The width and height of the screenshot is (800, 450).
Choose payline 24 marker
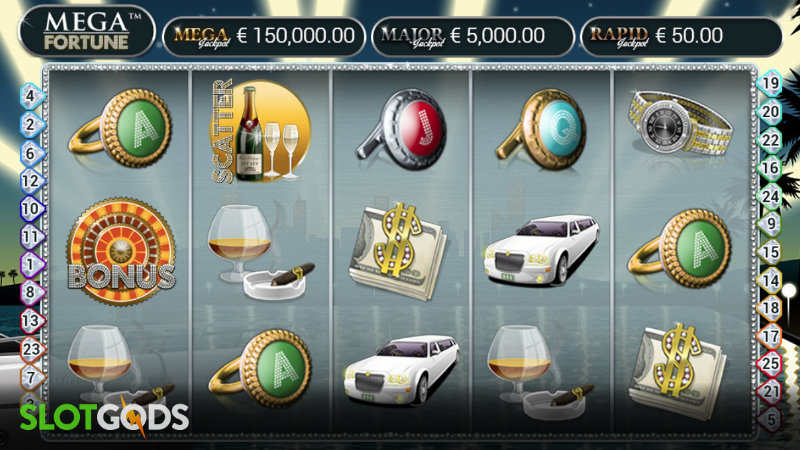click(x=771, y=196)
